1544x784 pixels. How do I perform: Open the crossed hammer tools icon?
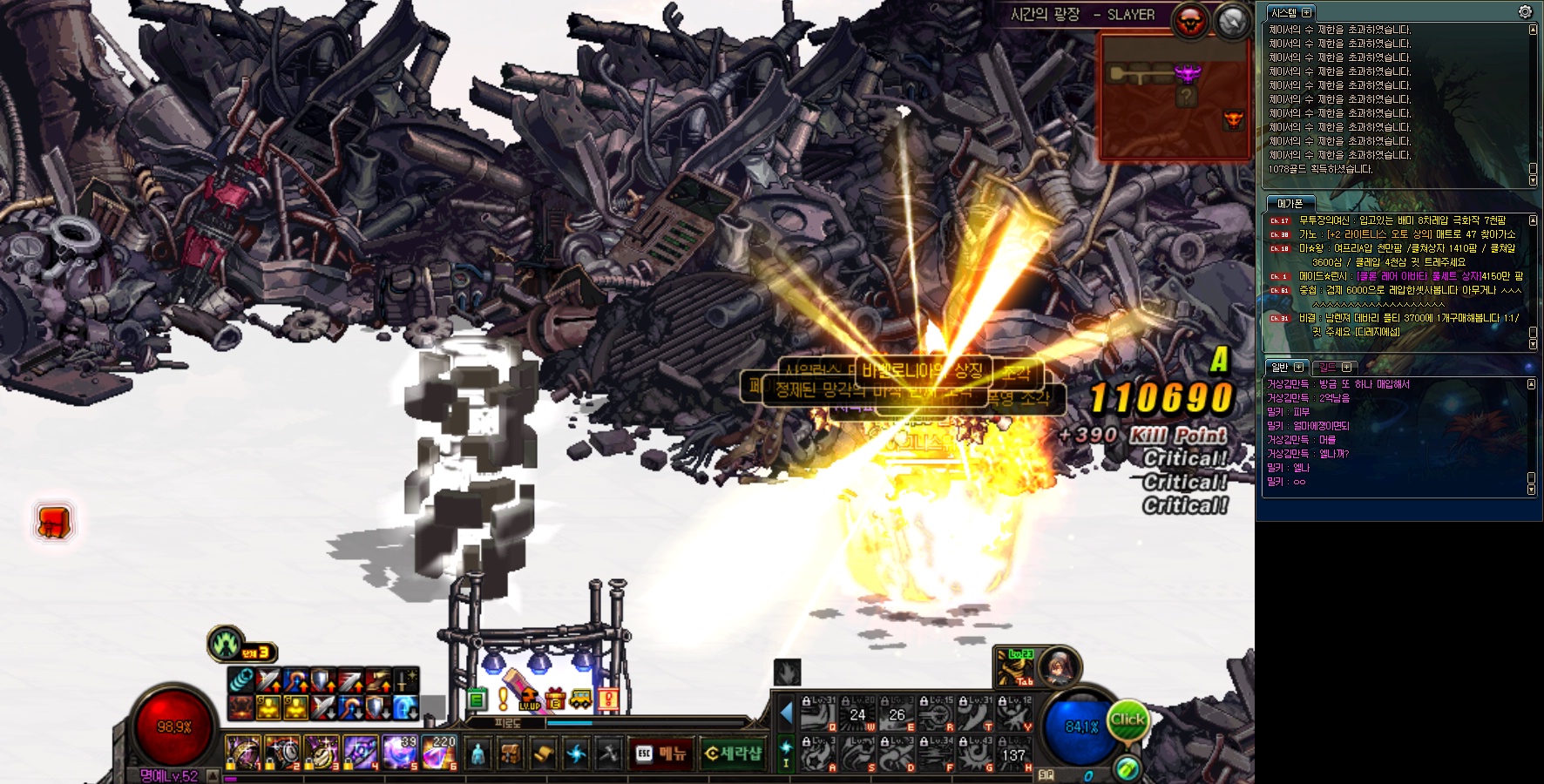point(609,754)
